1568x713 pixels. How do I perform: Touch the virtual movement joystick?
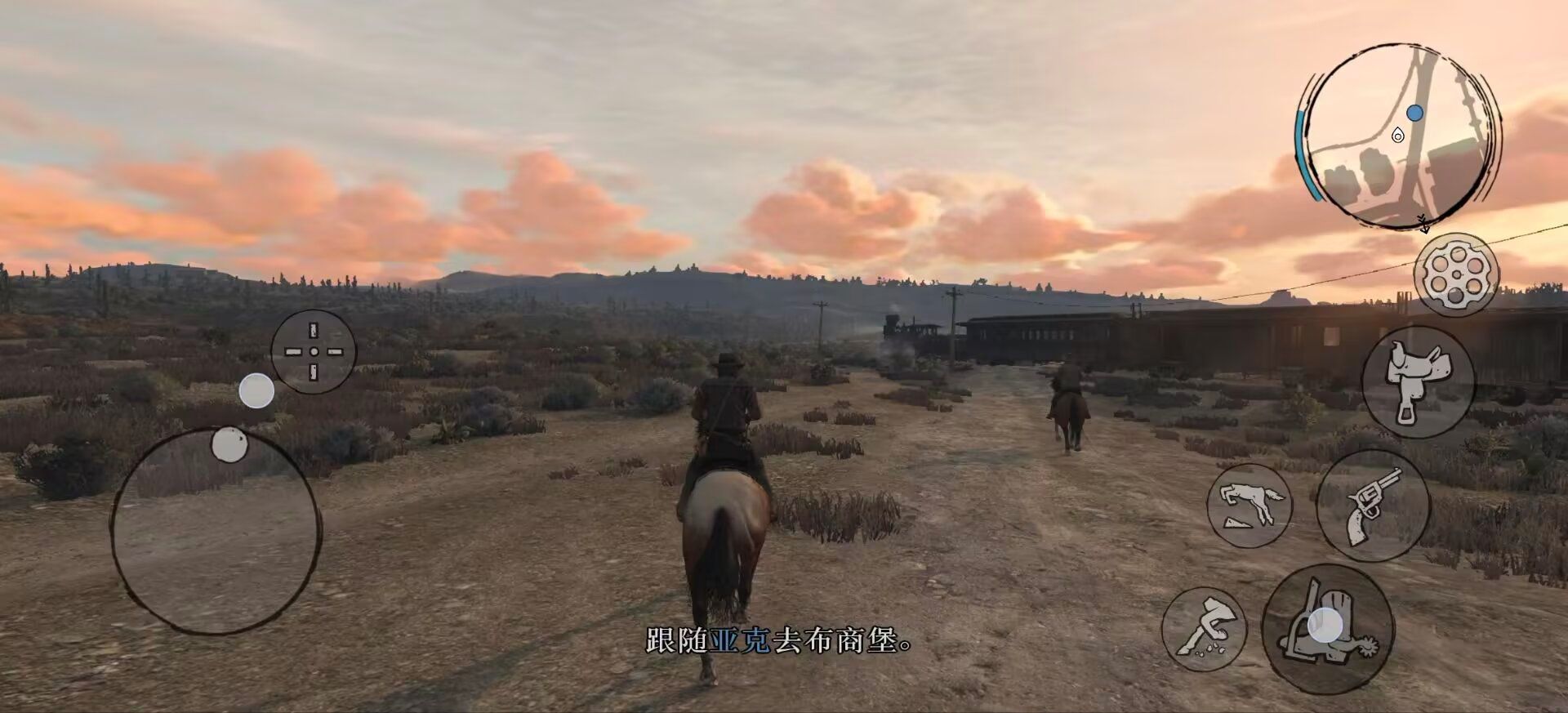pos(216,531)
